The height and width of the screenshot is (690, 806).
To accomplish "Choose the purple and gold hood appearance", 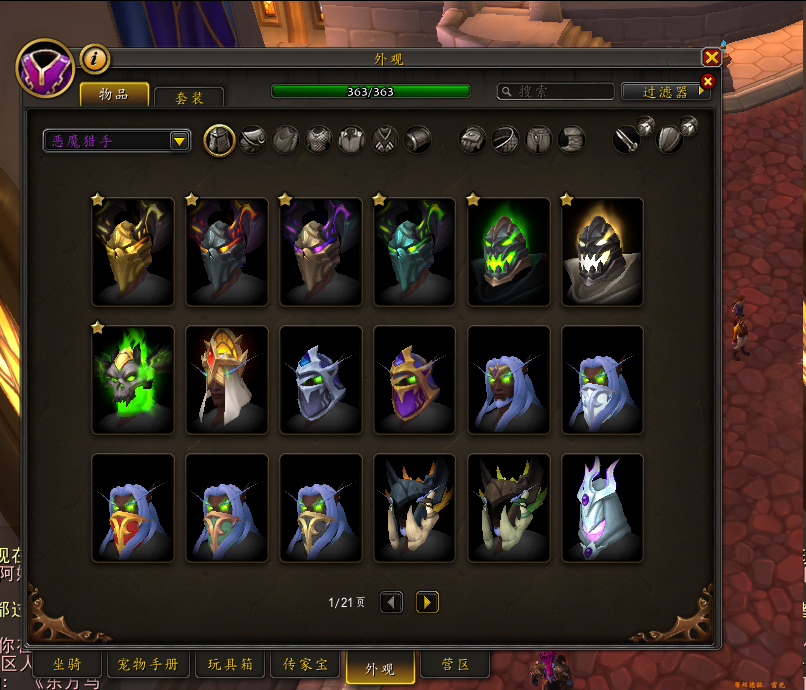I will click(x=415, y=380).
